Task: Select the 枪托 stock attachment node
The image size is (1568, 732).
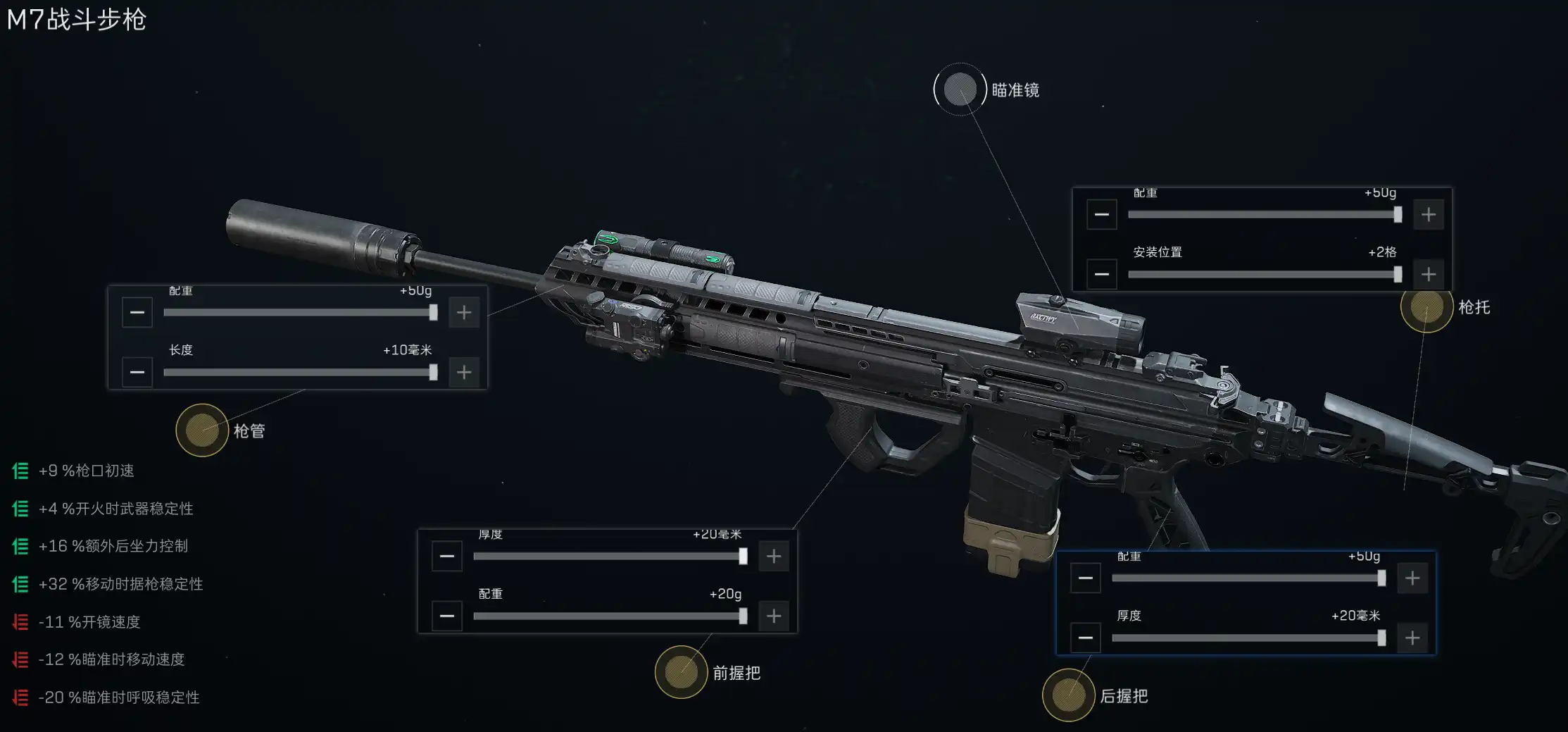Action: [1426, 306]
